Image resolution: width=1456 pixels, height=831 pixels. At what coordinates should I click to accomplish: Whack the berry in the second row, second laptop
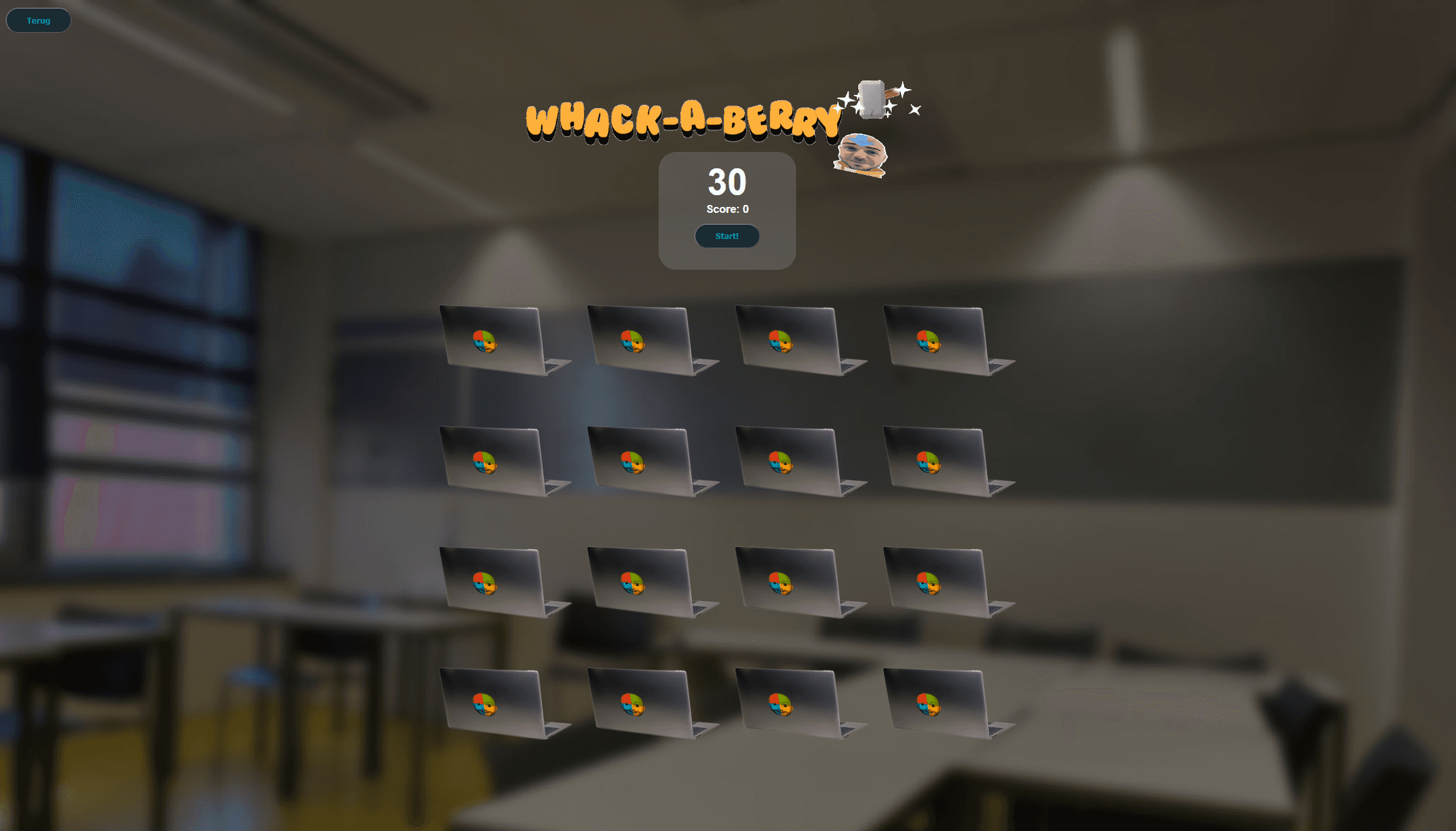click(631, 462)
